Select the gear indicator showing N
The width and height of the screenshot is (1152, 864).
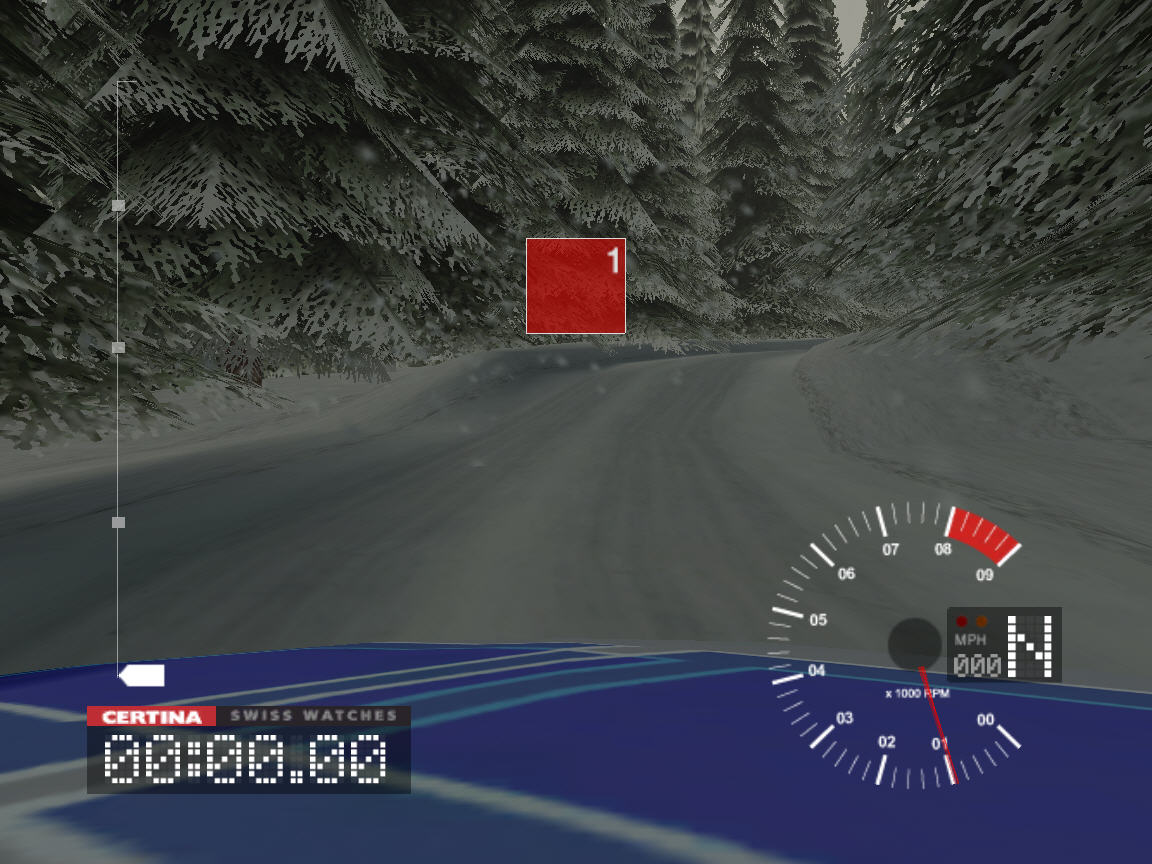point(1031,646)
